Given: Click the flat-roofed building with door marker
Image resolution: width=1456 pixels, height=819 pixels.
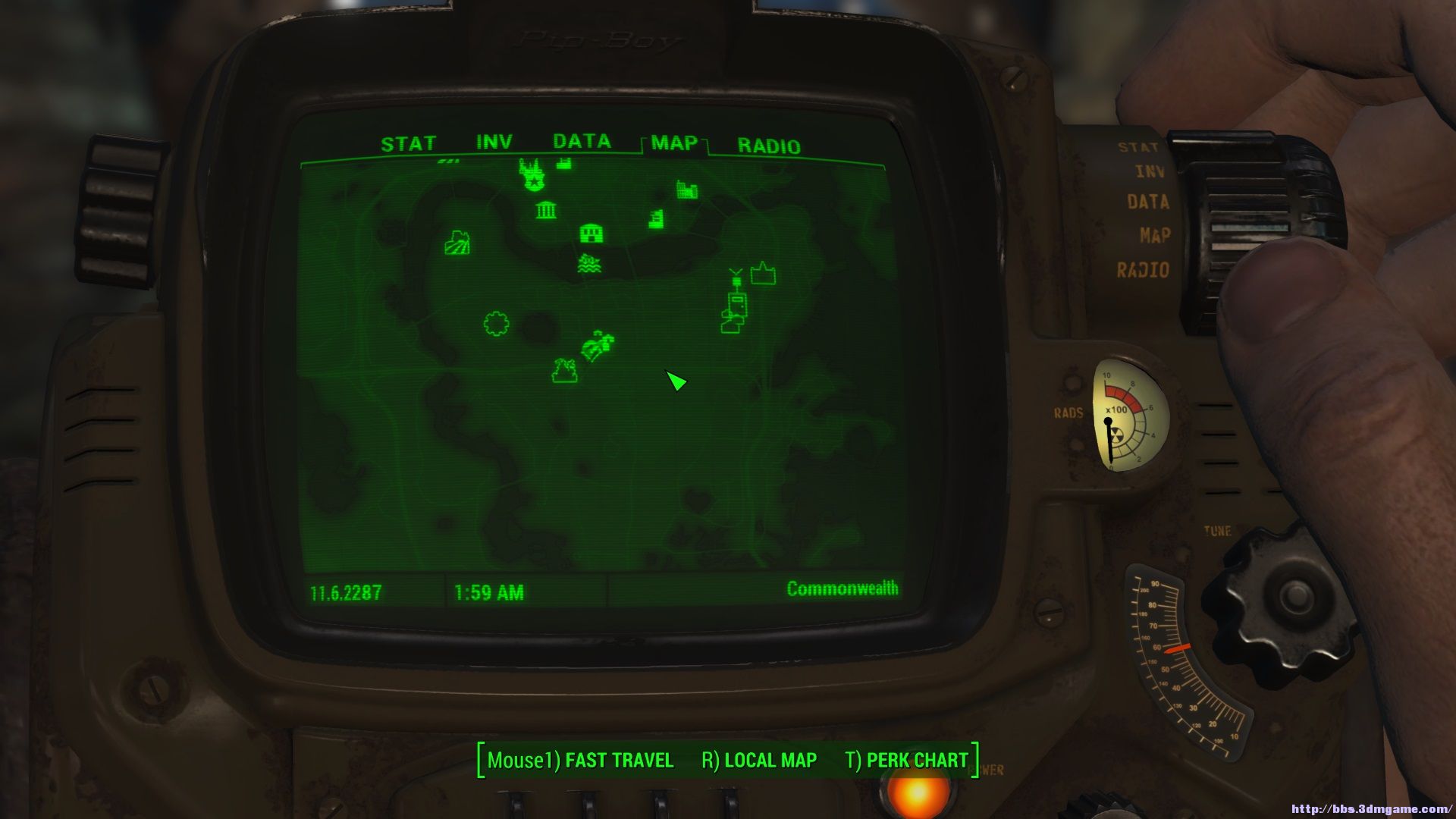Looking at the screenshot, I should tap(591, 233).
